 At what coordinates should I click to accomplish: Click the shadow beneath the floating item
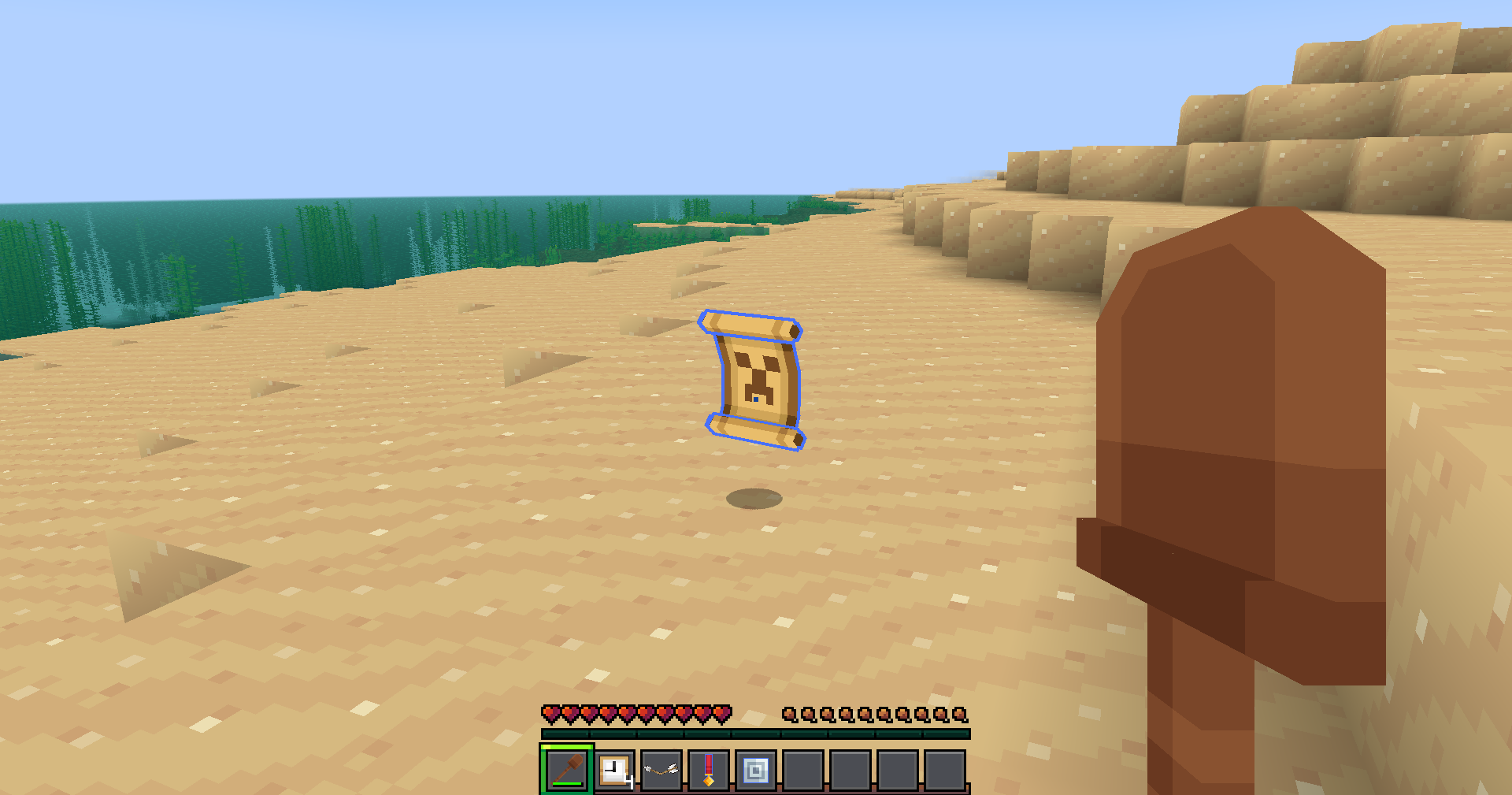click(754, 497)
